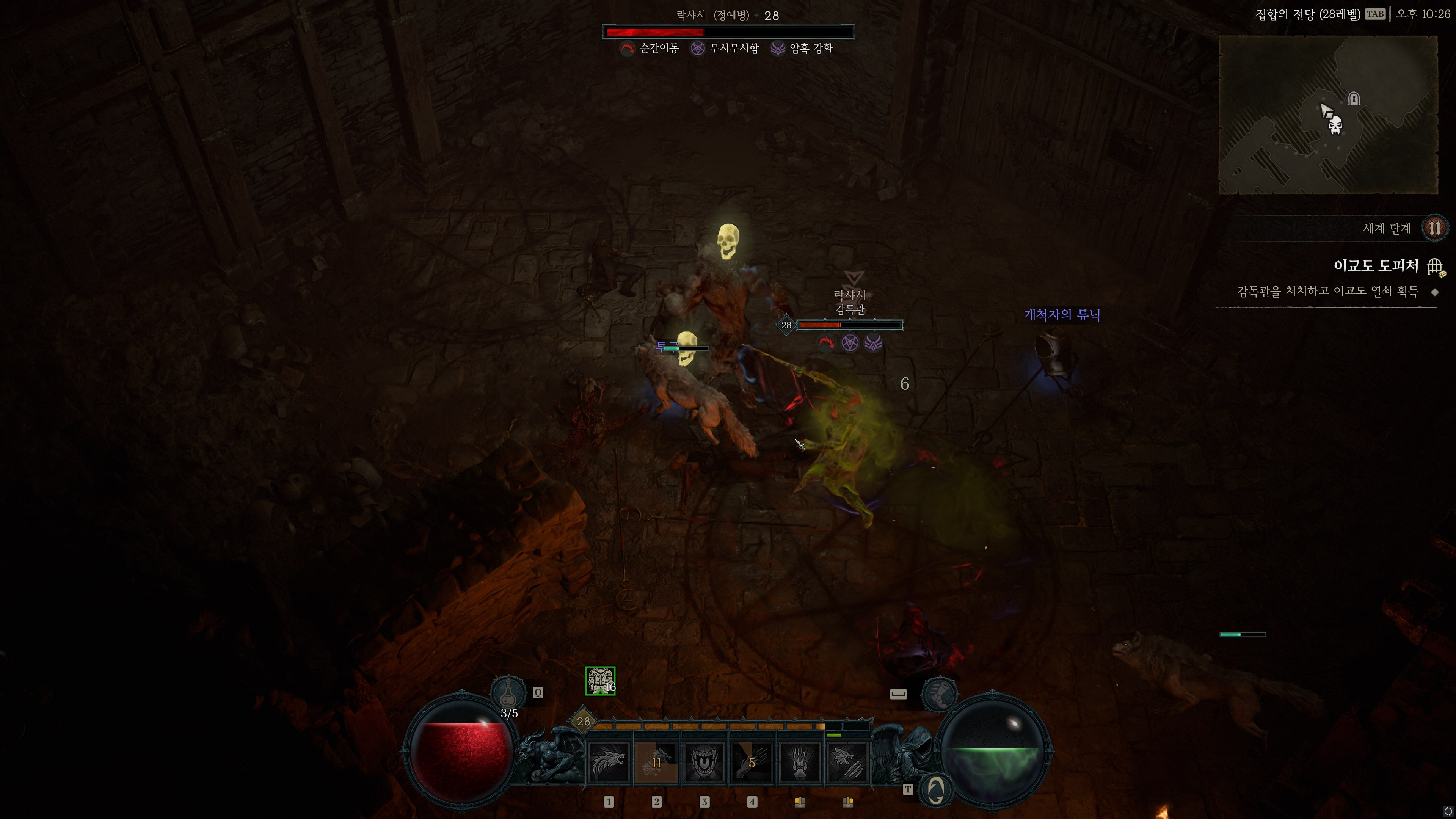The height and width of the screenshot is (819, 1456).
Task: Select the first werewolf skill on the action bar
Action: pos(609,762)
